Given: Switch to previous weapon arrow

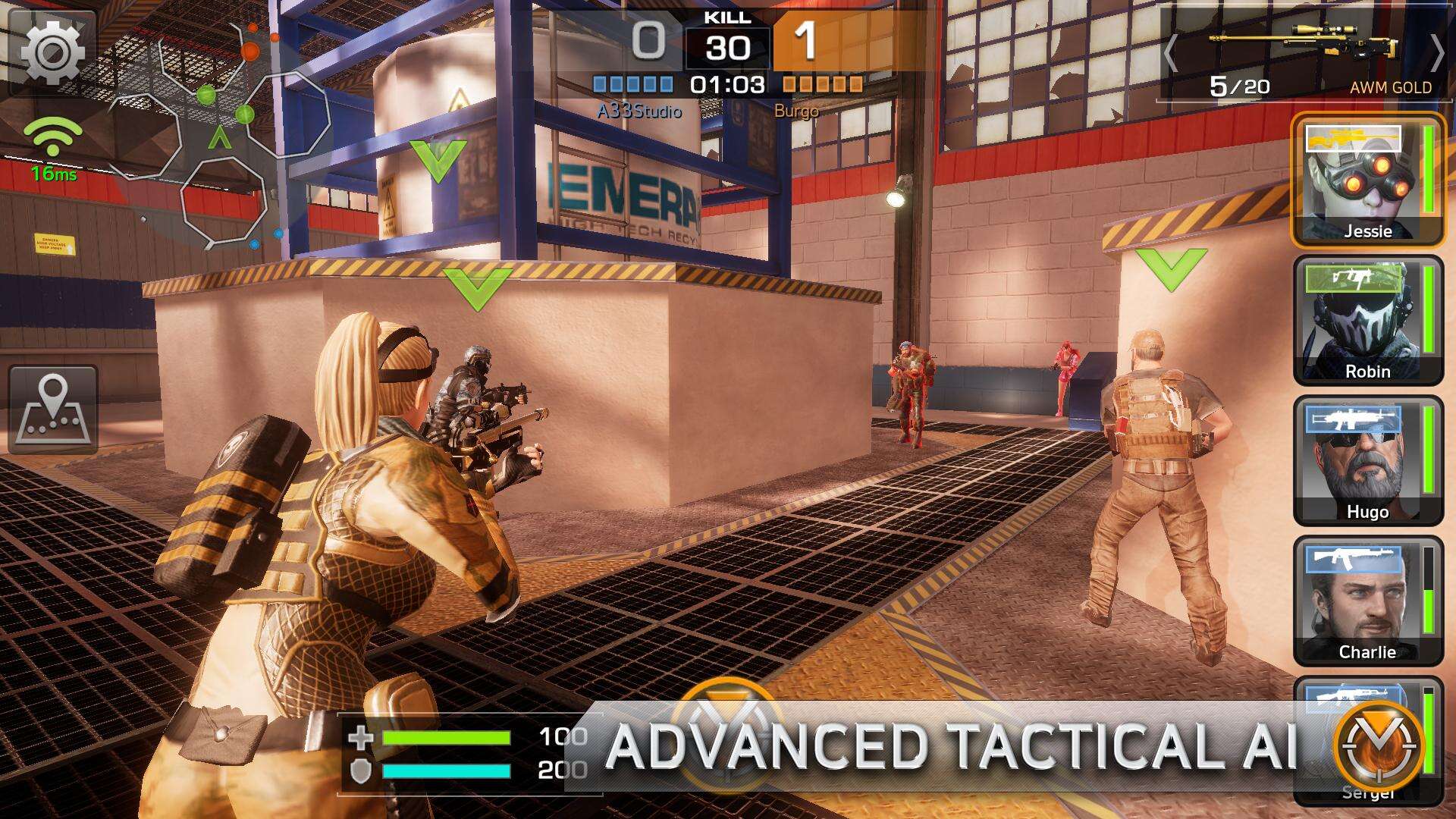Looking at the screenshot, I should click(1171, 53).
